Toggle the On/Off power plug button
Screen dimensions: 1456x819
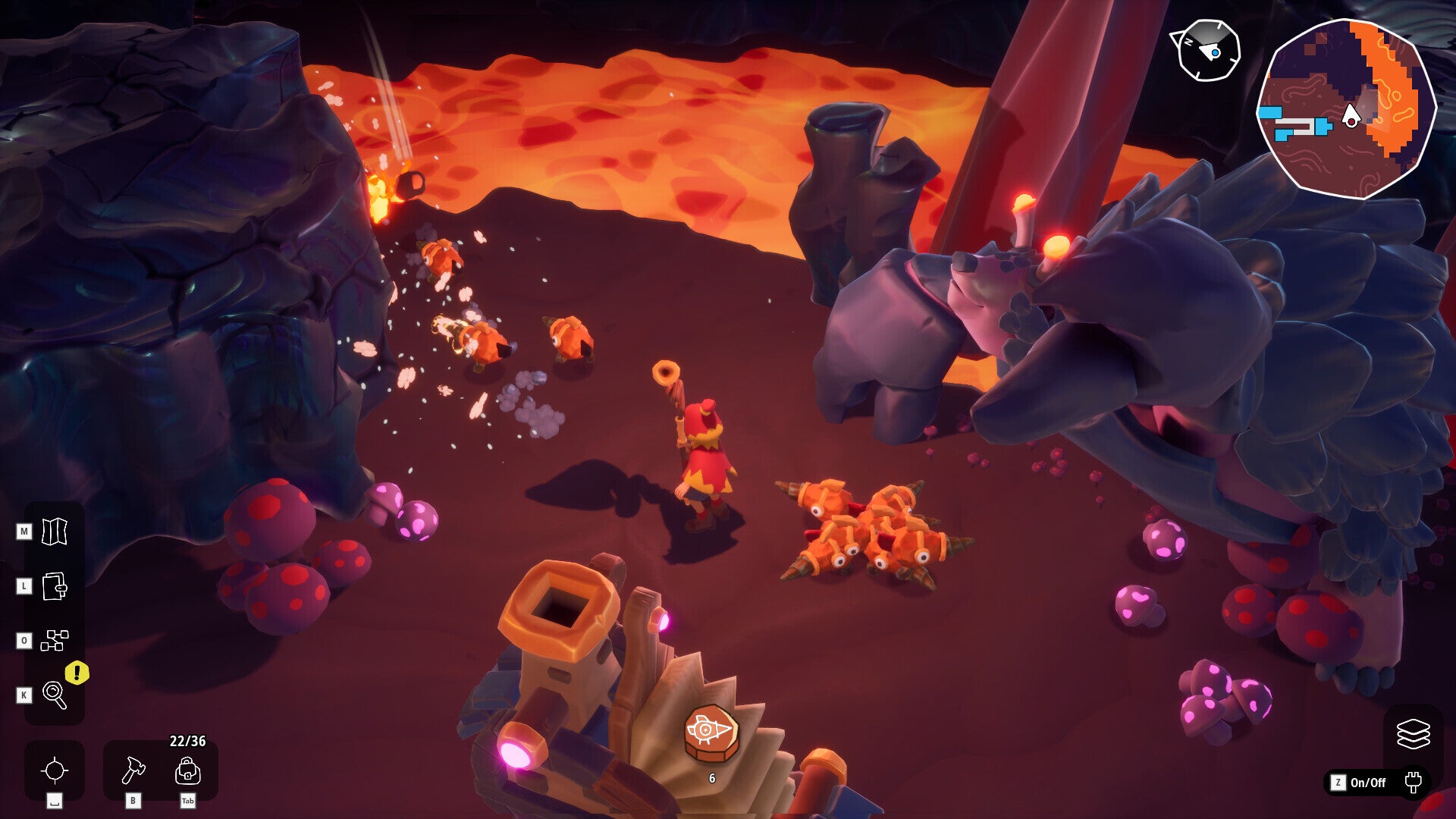coord(1412,782)
